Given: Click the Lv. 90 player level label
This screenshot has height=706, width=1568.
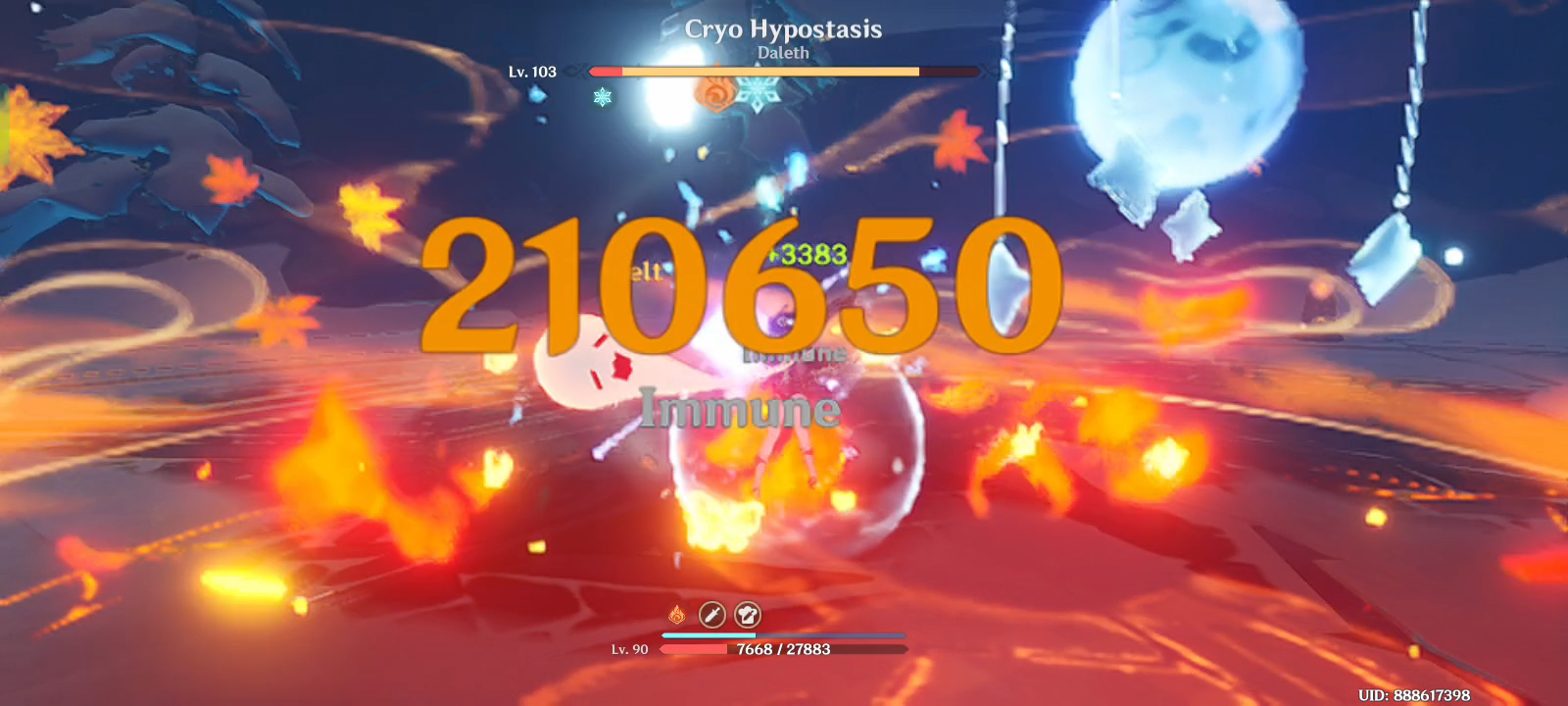Looking at the screenshot, I should [x=630, y=648].
